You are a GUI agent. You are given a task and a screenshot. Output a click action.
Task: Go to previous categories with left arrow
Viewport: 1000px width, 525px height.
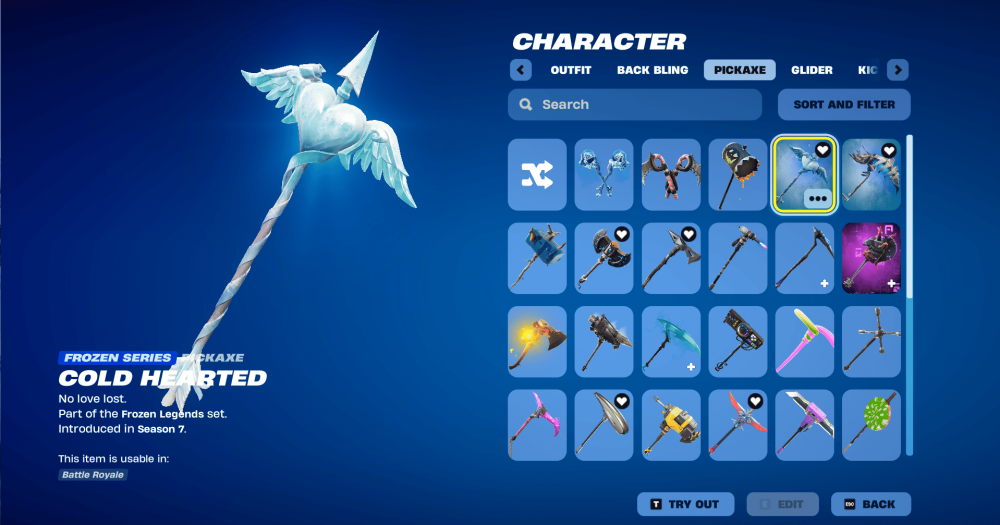(520, 70)
